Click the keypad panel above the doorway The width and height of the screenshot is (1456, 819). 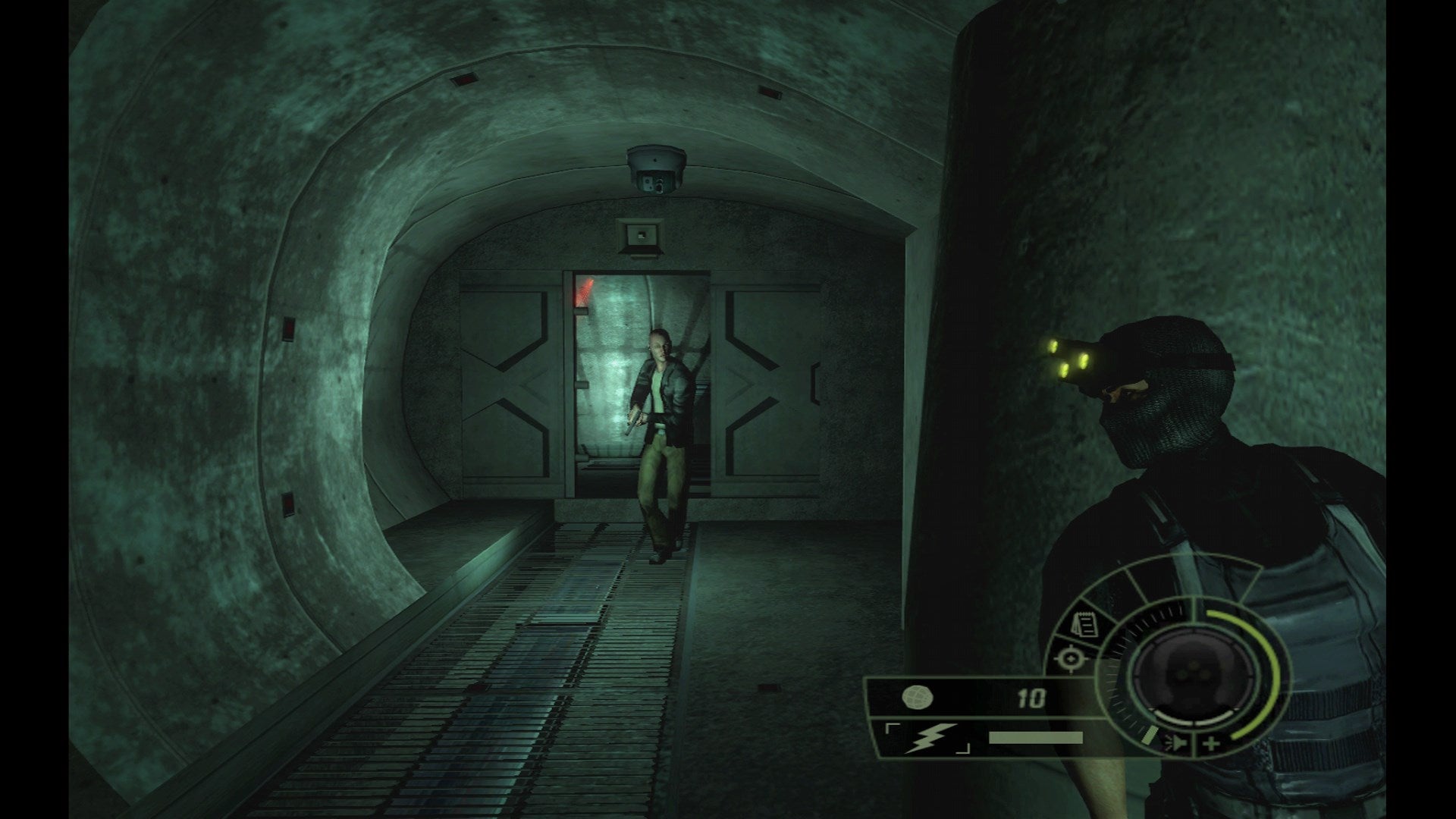[639, 237]
